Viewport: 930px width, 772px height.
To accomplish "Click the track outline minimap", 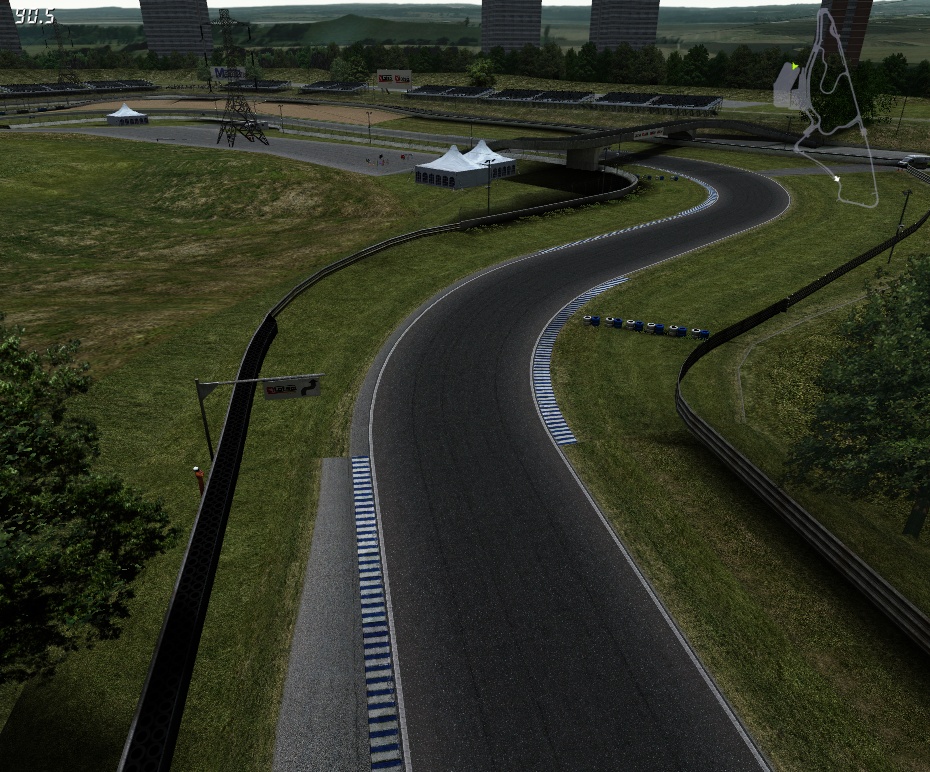I will 835,110.
